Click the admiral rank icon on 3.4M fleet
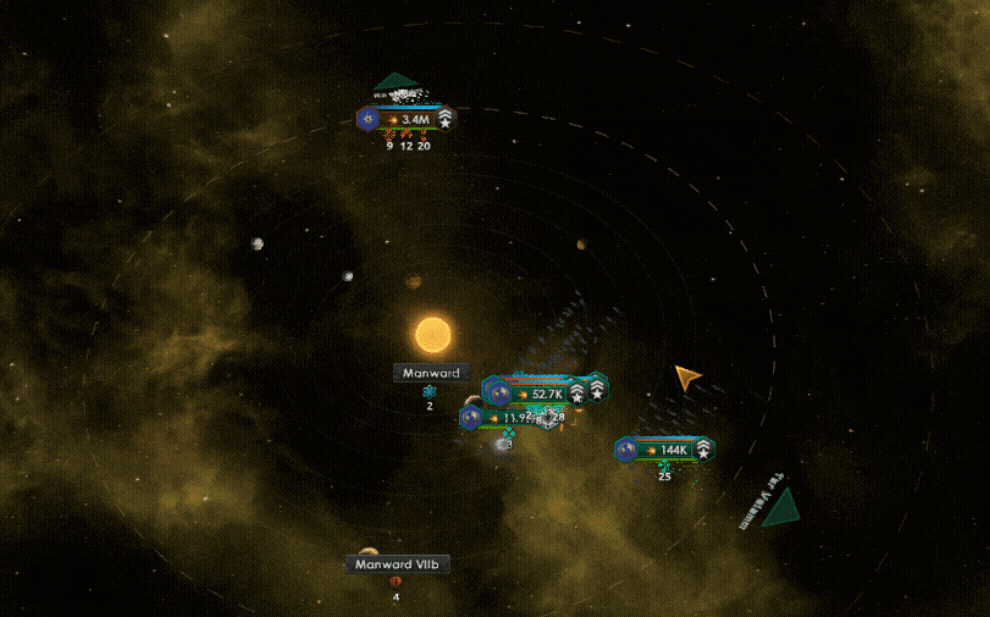 [x=445, y=119]
